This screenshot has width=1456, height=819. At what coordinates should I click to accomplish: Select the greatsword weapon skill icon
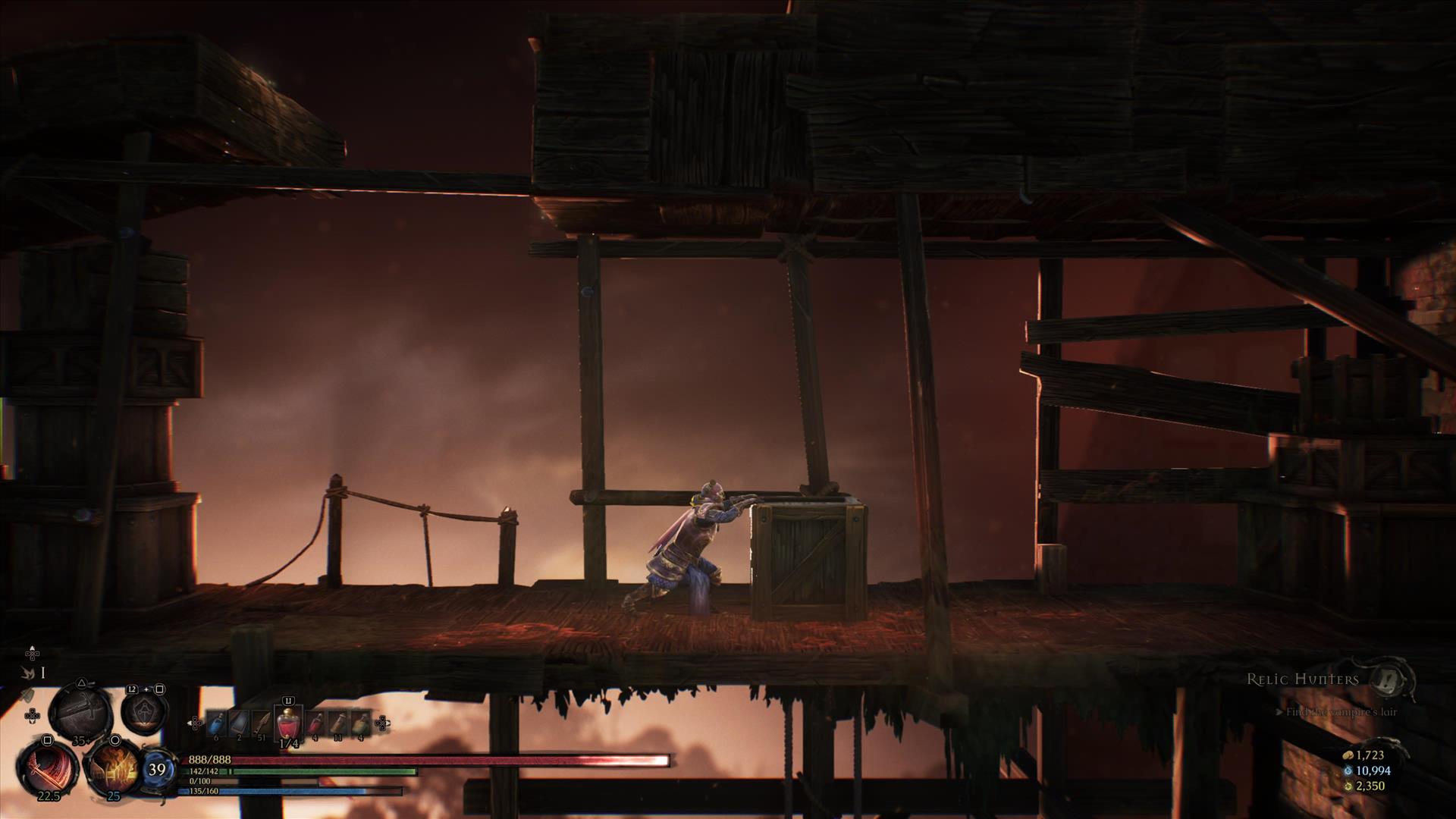coord(80,713)
